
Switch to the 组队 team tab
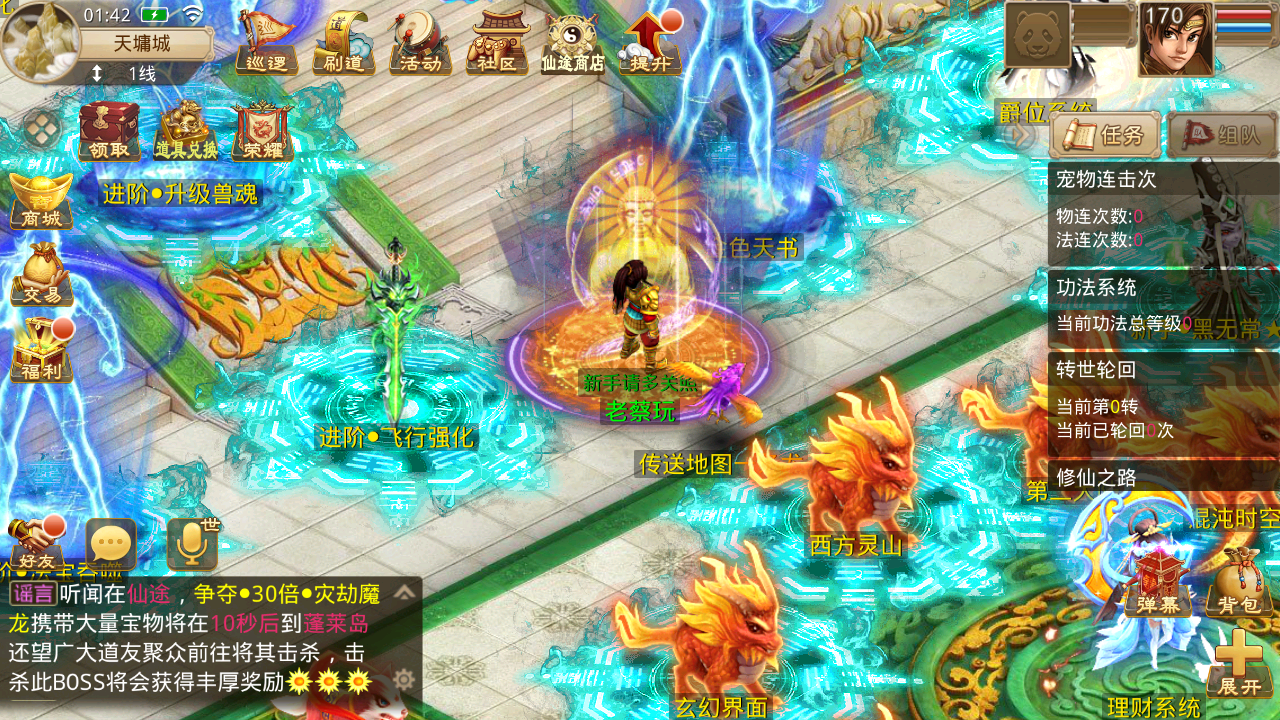pos(1222,135)
